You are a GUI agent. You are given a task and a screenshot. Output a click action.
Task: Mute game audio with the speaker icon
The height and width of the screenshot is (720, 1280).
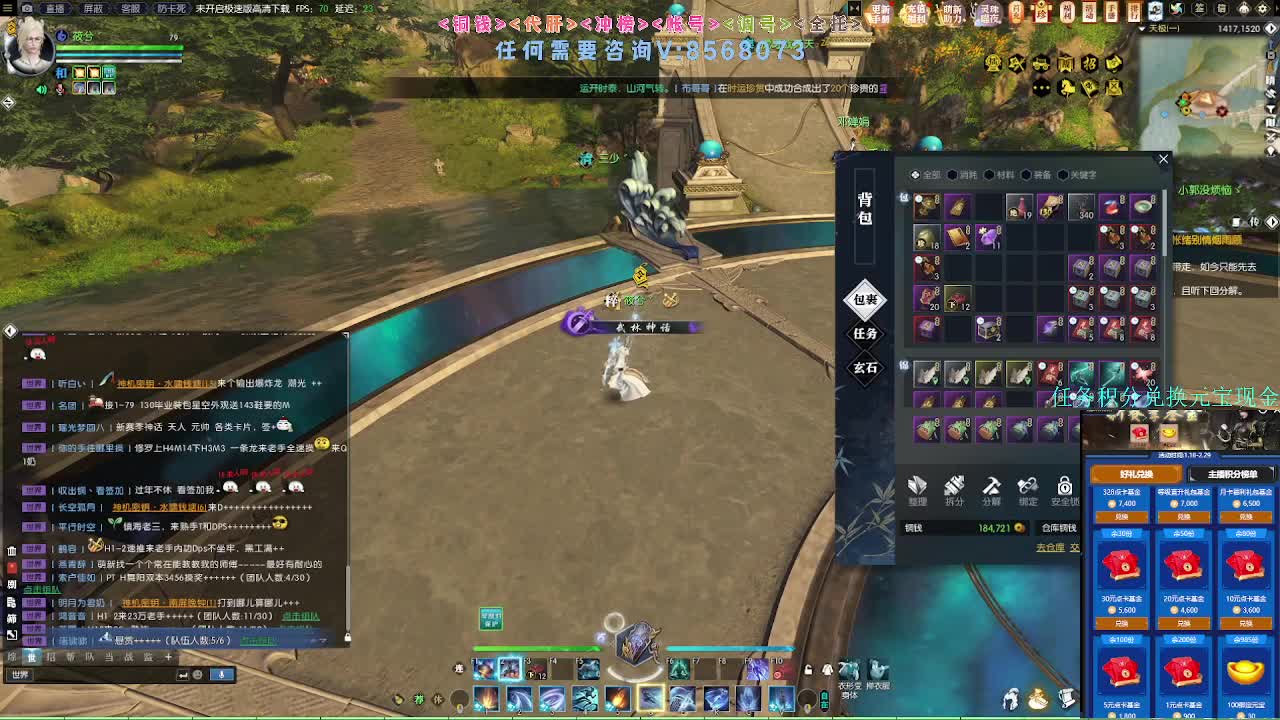tap(41, 89)
